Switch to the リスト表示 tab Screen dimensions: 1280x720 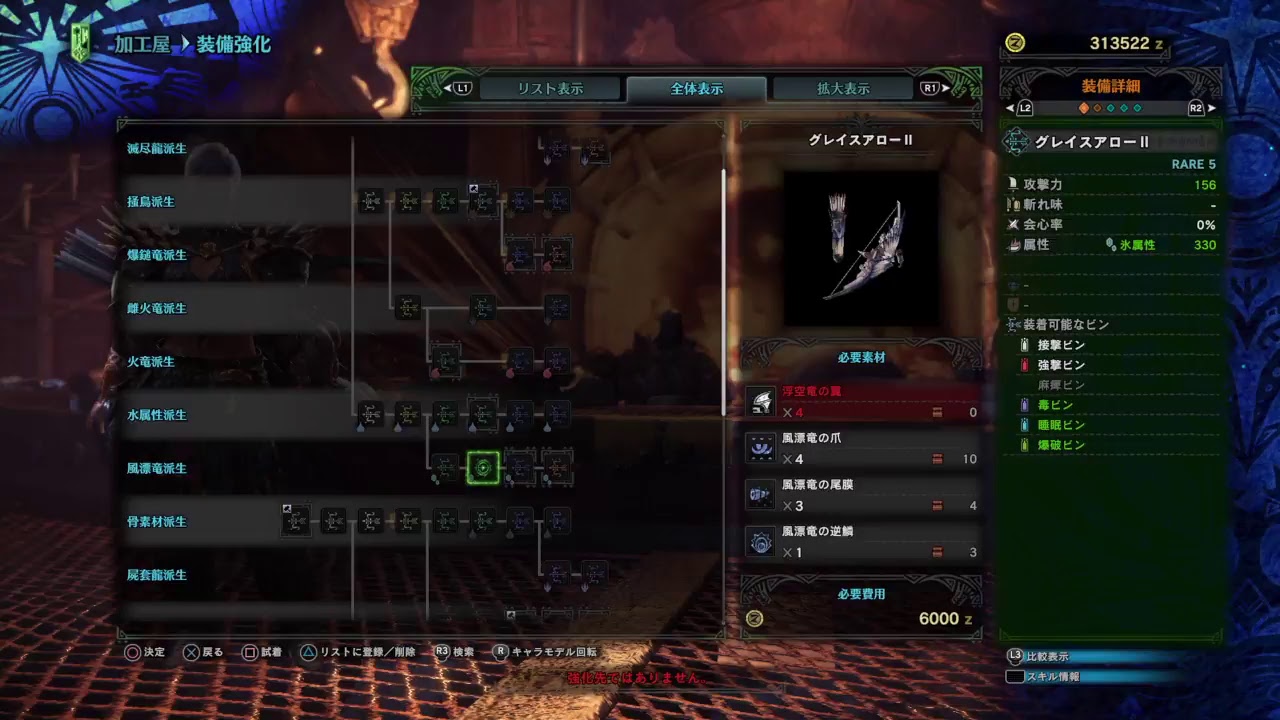point(550,88)
